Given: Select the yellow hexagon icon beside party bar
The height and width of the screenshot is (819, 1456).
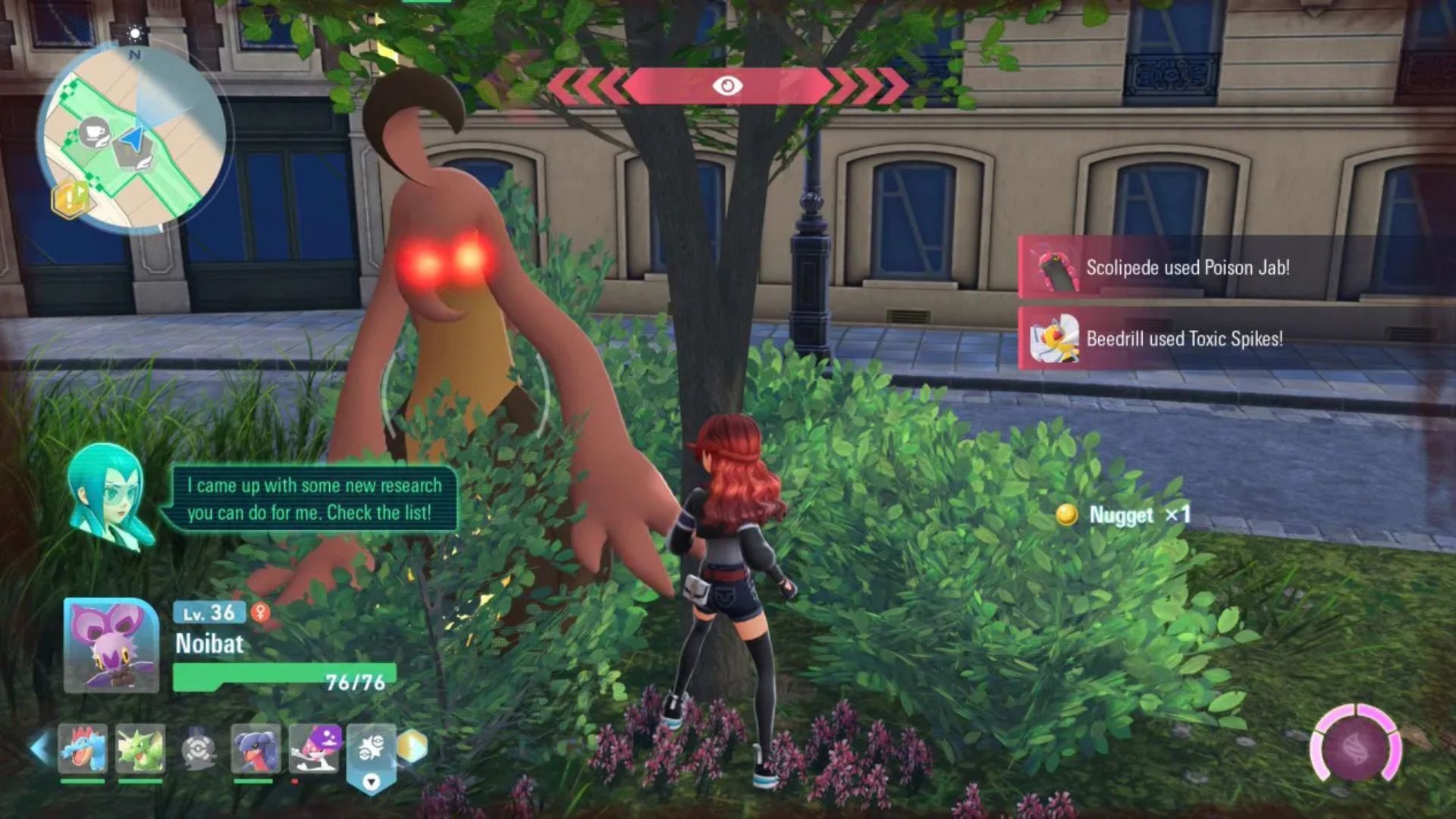Looking at the screenshot, I should point(412,747).
